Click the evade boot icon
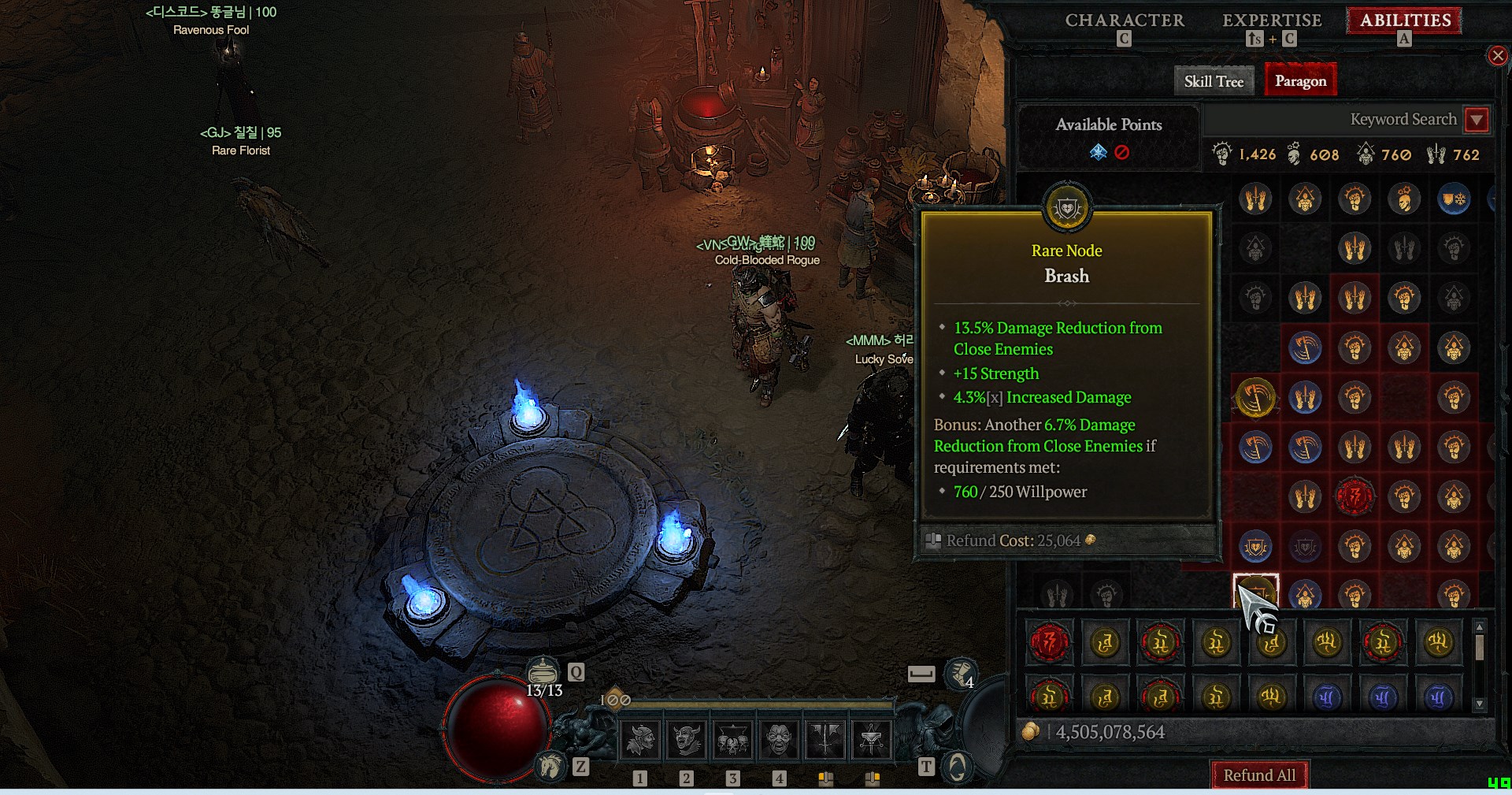1512x795 pixels. click(961, 672)
